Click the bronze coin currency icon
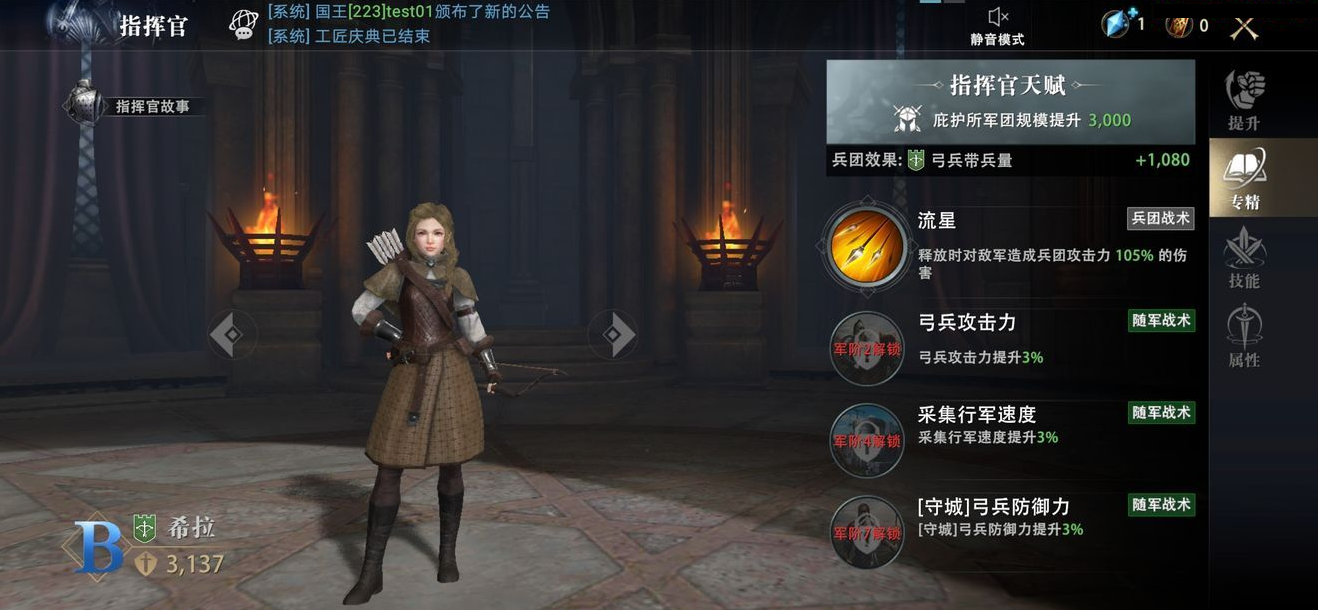The height and width of the screenshot is (610, 1318). [x=1180, y=26]
